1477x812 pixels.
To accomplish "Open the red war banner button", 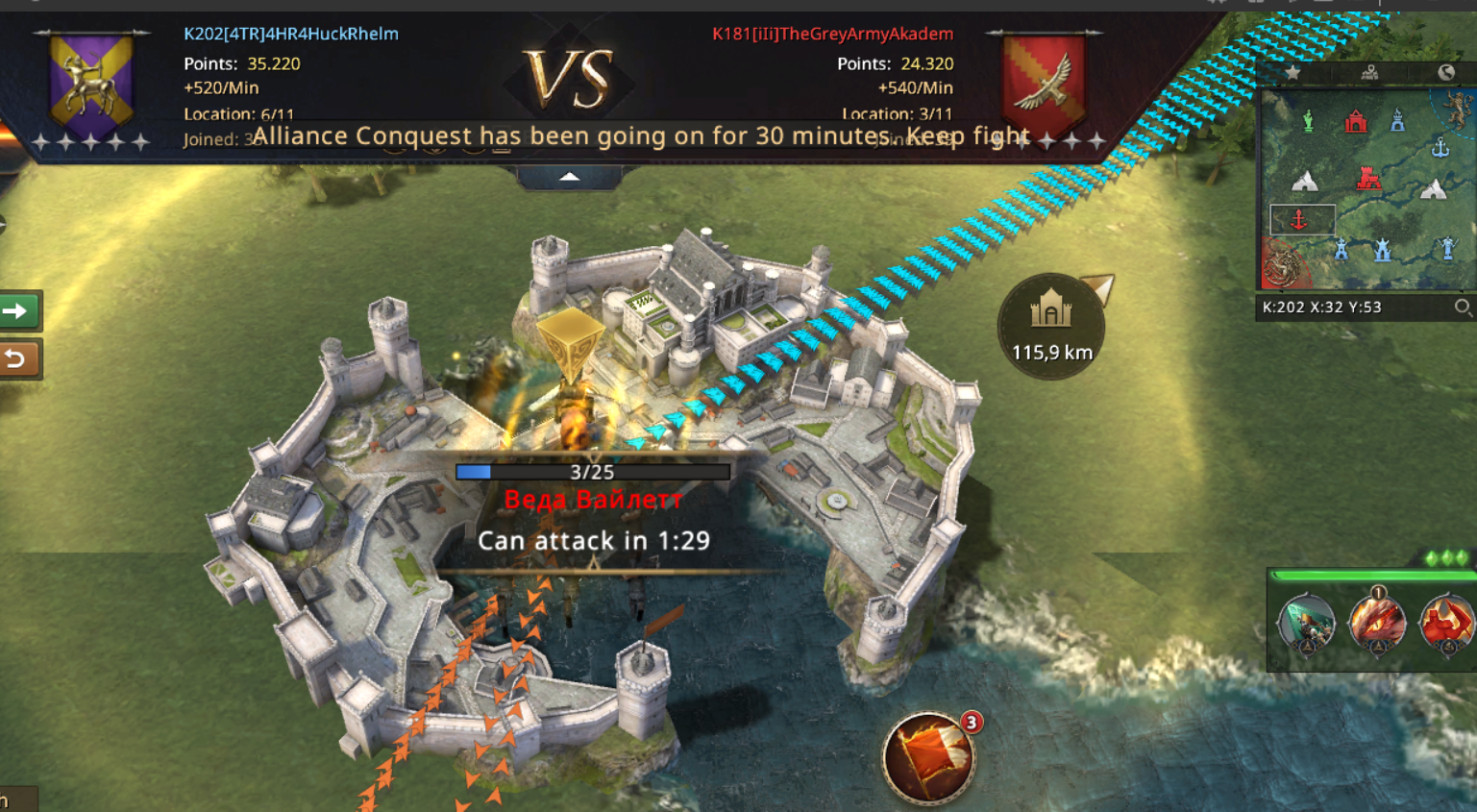I will (928, 758).
